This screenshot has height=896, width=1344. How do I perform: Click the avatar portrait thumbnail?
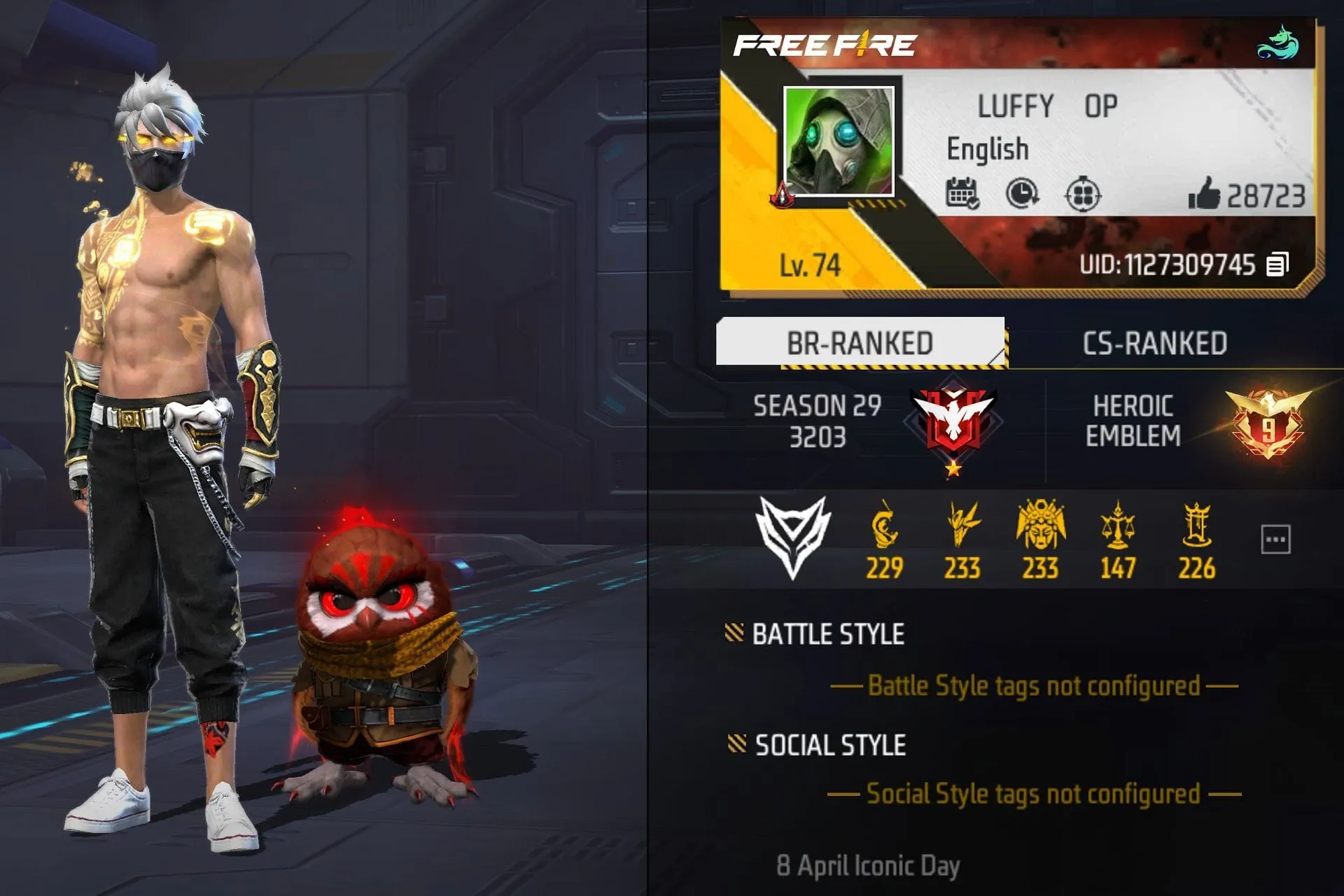[x=839, y=139]
